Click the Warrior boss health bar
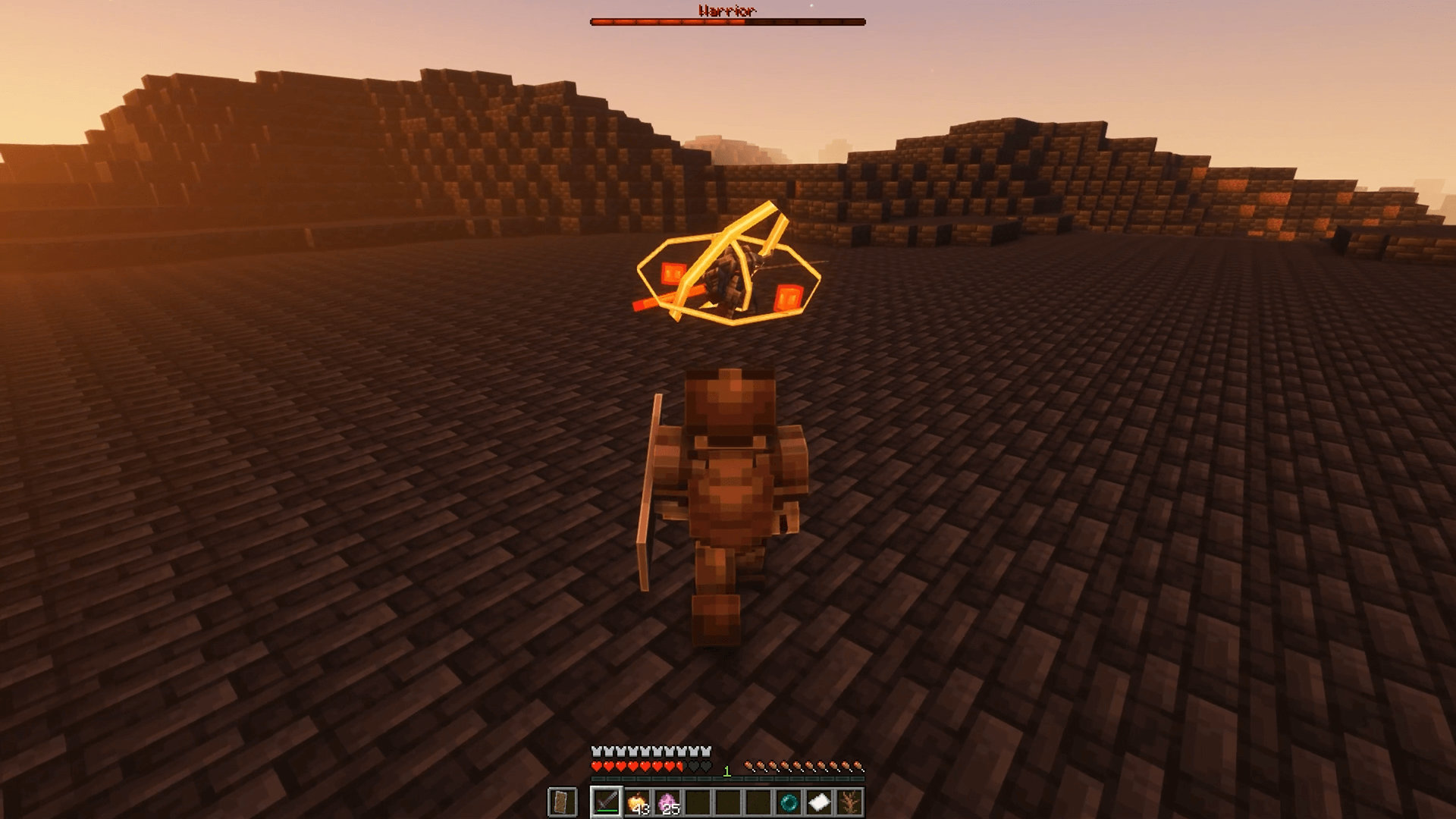Image resolution: width=1456 pixels, height=819 pixels. [728, 23]
